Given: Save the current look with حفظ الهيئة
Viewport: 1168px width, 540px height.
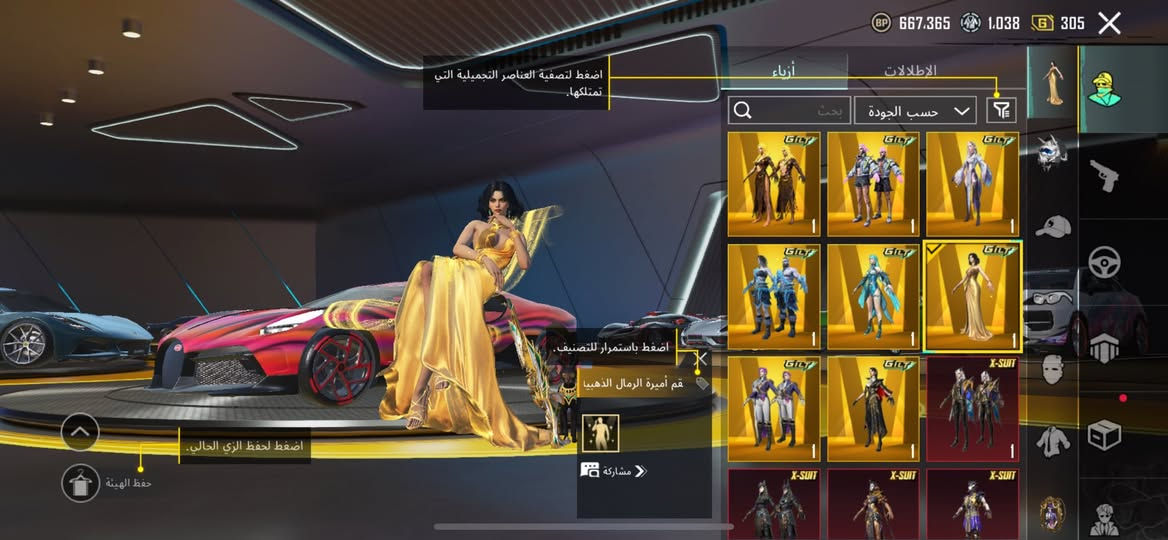Looking at the screenshot, I should [x=80, y=483].
